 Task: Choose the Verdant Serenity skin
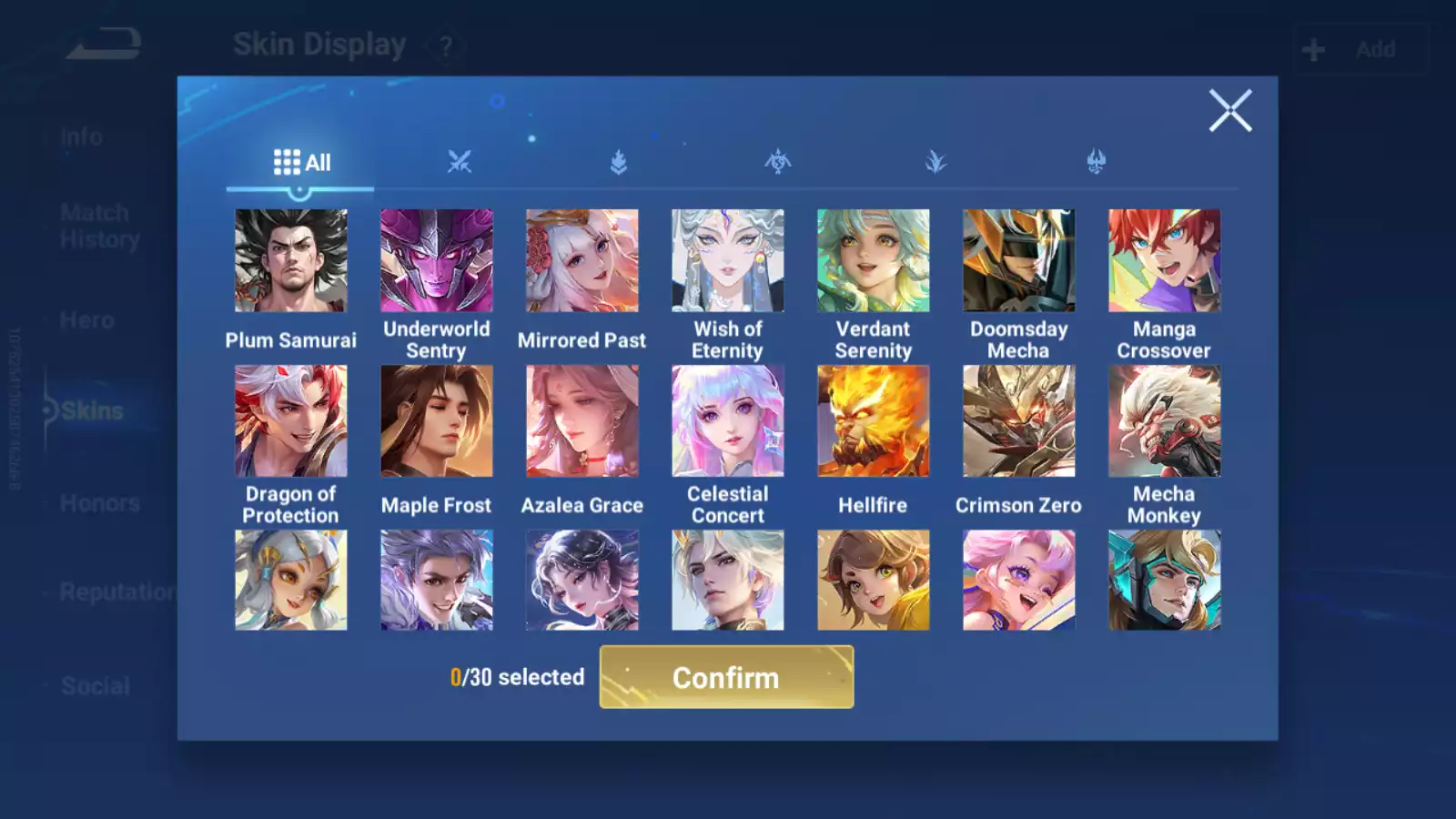tap(874, 261)
